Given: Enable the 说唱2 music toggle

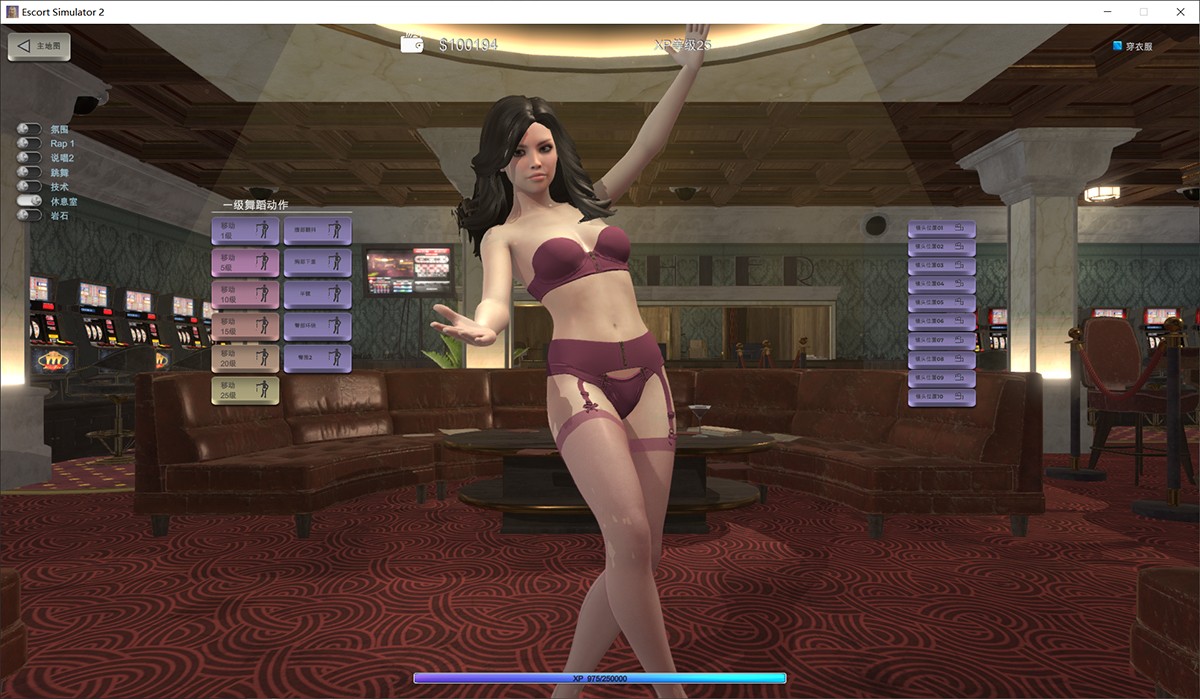Looking at the screenshot, I should (30, 158).
